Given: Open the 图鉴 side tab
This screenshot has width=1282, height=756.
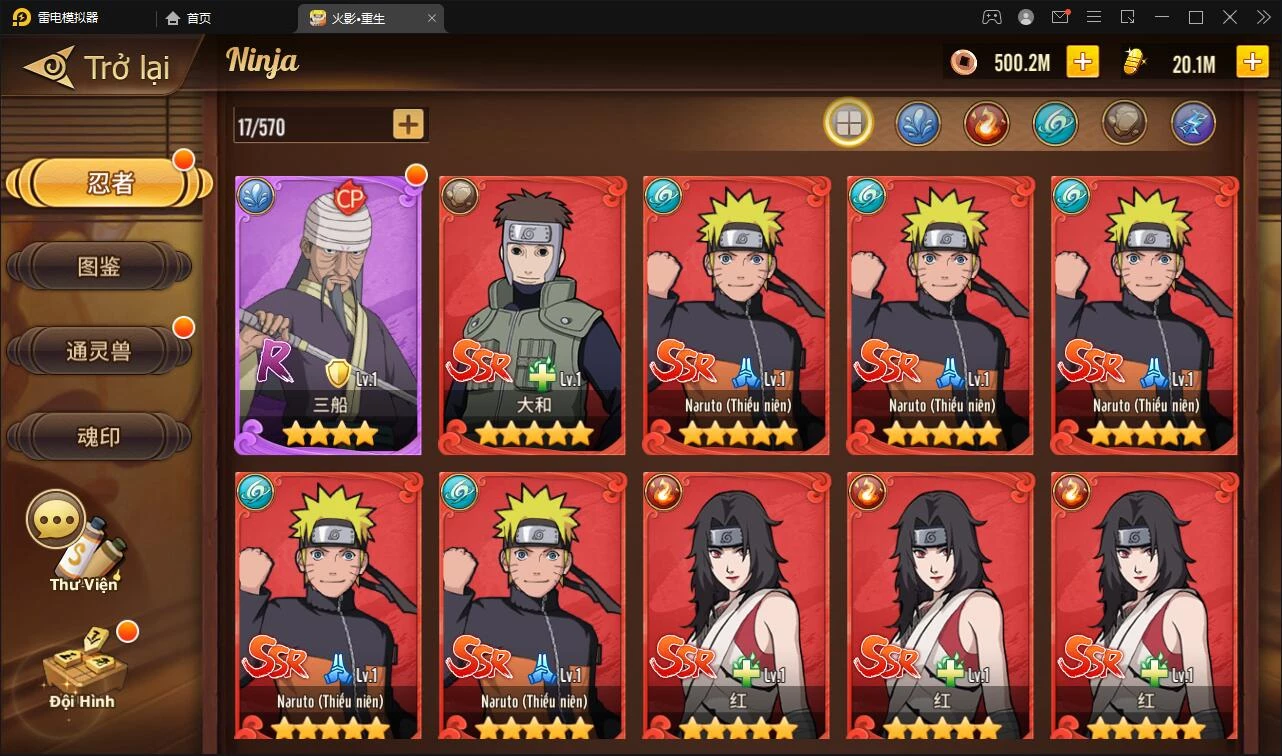Looking at the screenshot, I should tap(98, 267).
